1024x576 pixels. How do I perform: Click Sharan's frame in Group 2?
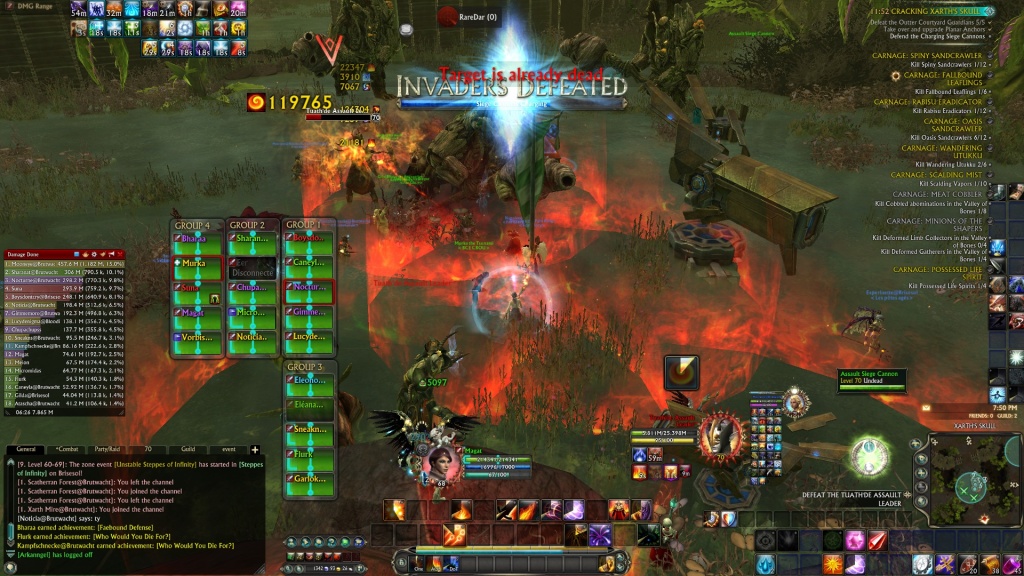click(253, 239)
